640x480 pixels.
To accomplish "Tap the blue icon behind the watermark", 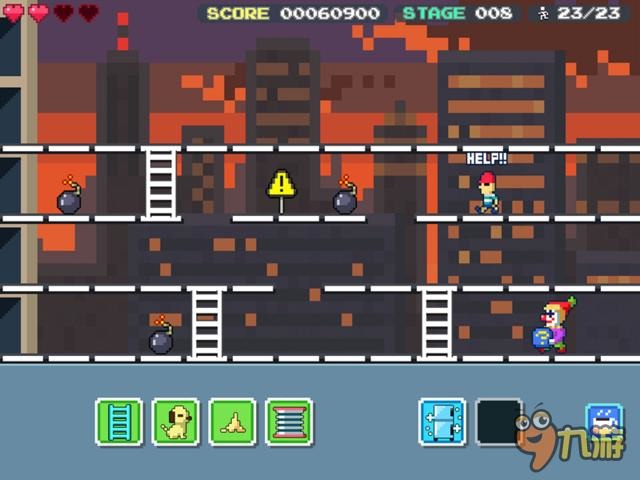I will [603, 420].
